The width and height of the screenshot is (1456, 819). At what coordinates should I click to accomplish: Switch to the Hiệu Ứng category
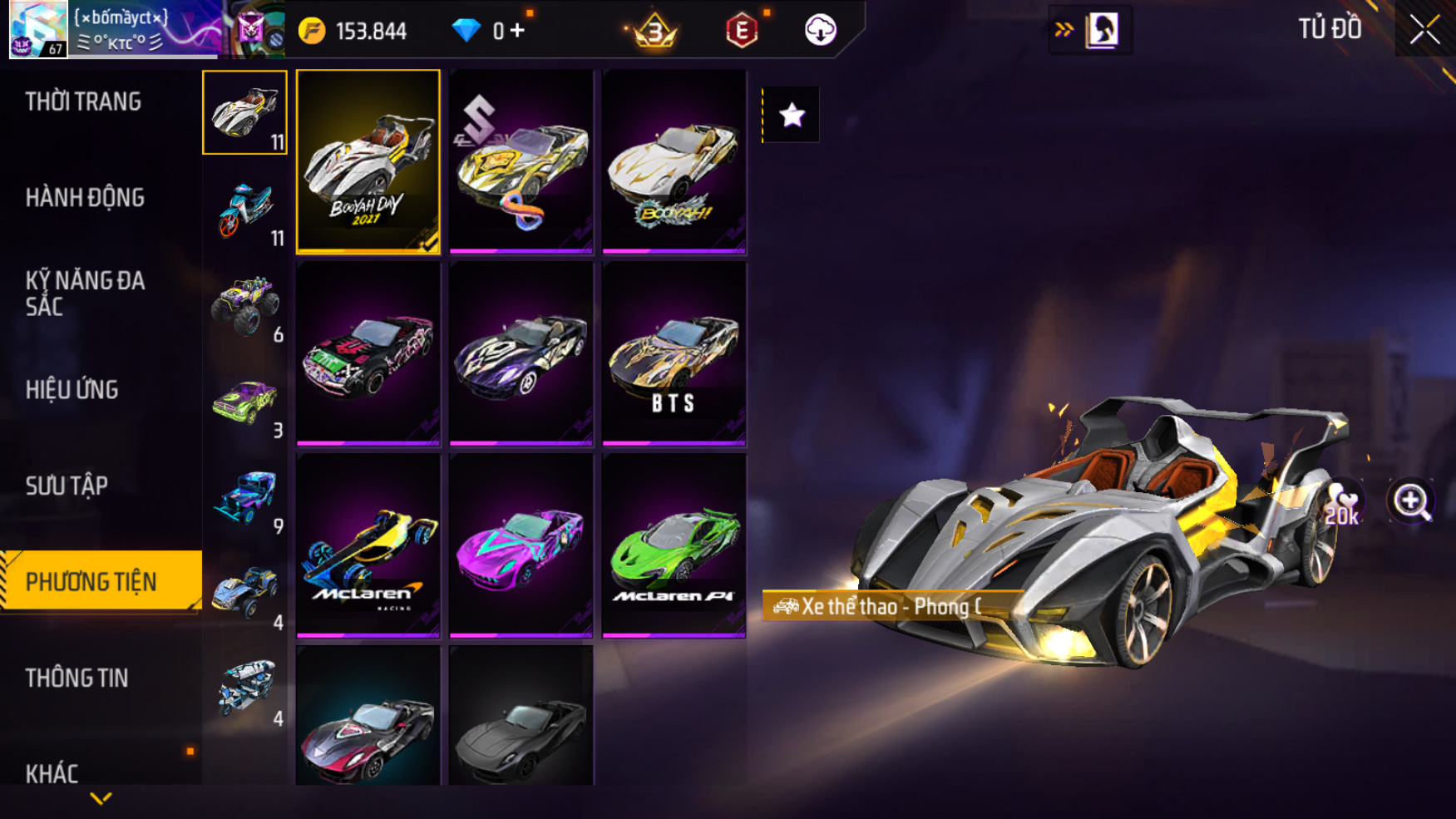(72, 390)
